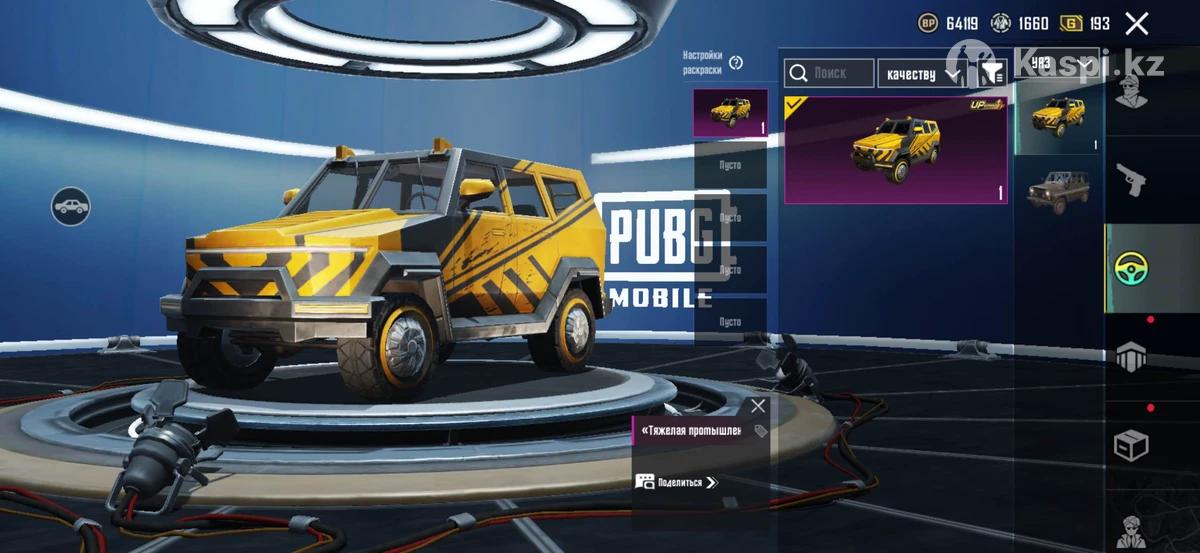Open the box crate tab

point(1131,445)
